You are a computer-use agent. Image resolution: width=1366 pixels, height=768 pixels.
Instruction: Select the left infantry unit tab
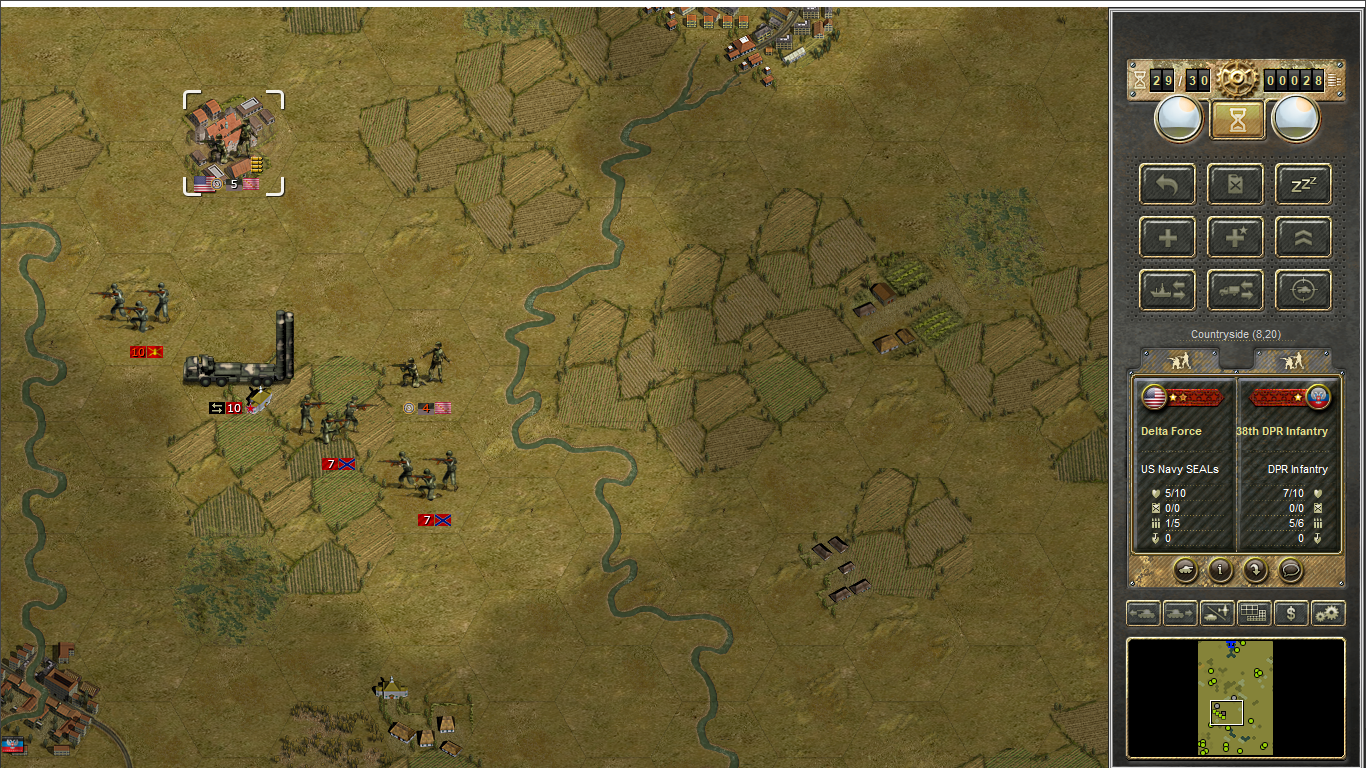(1180, 361)
